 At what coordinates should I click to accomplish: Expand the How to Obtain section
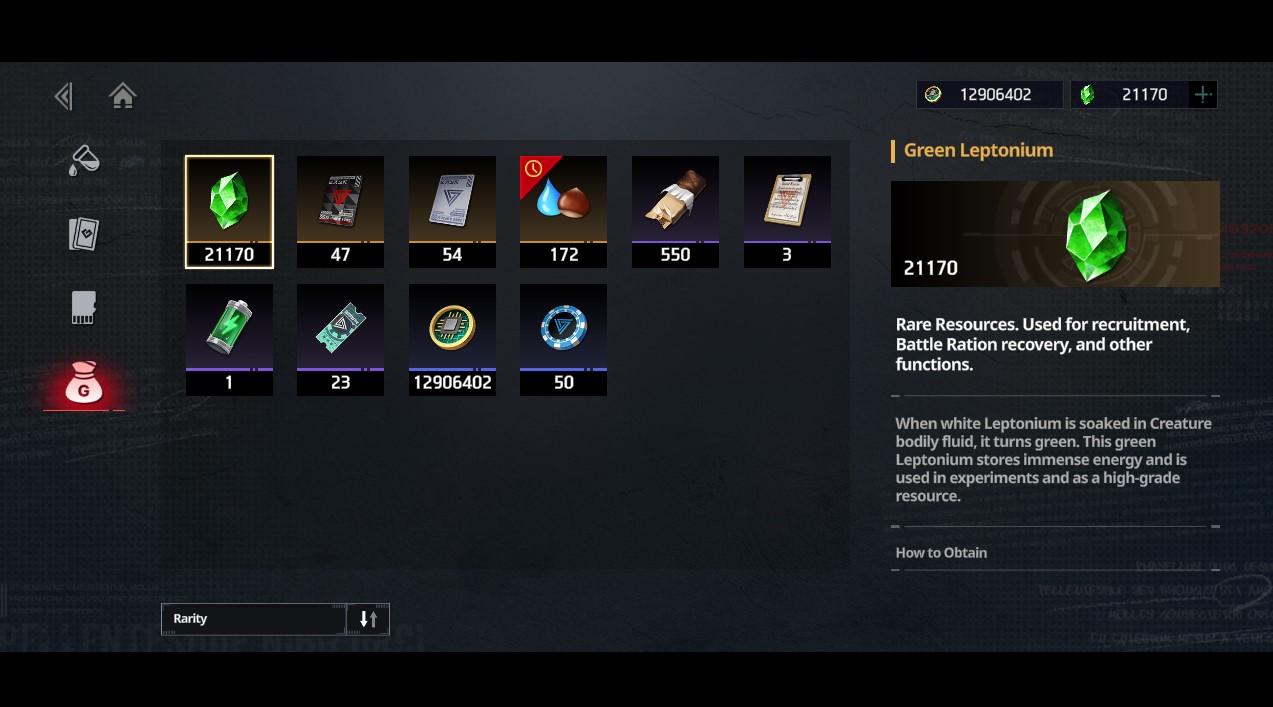click(941, 553)
